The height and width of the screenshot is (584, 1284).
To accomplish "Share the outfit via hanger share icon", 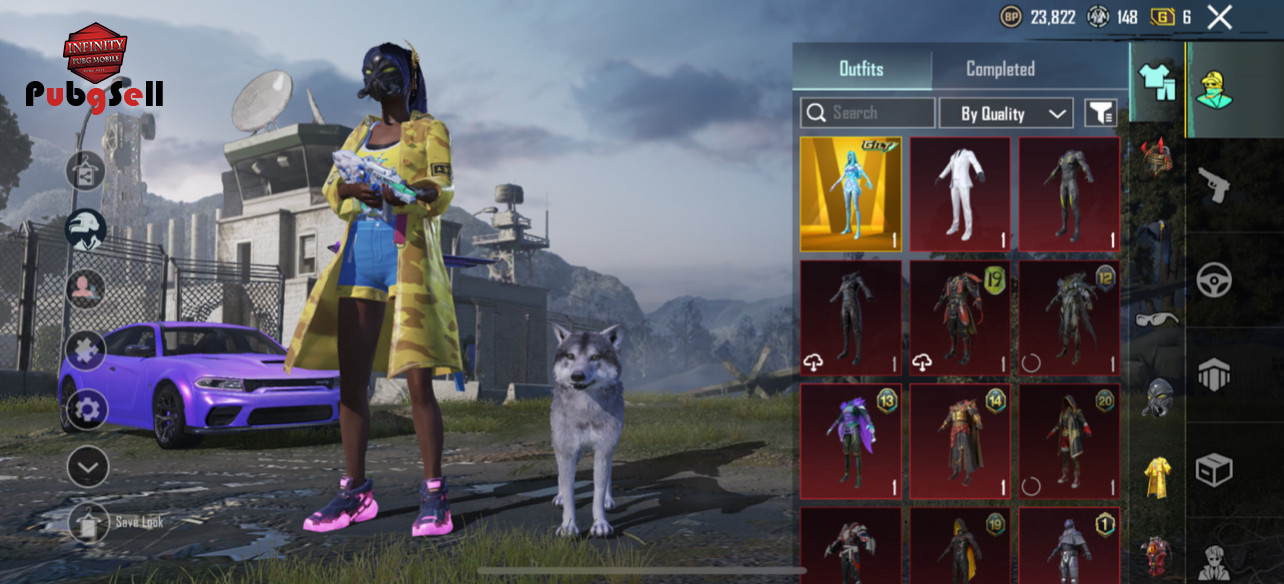I will coord(86,171).
